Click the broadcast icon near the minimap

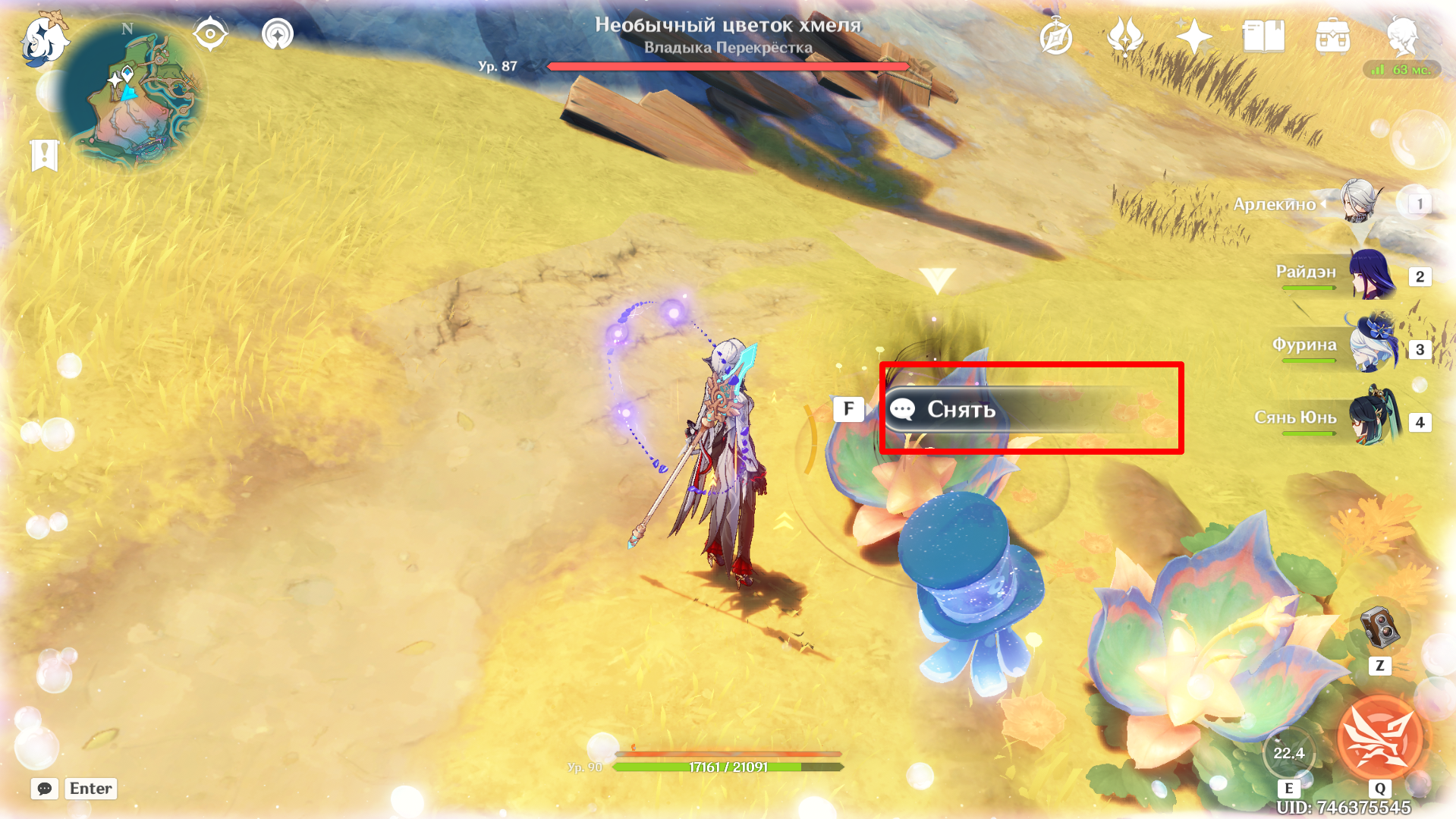(277, 33)
